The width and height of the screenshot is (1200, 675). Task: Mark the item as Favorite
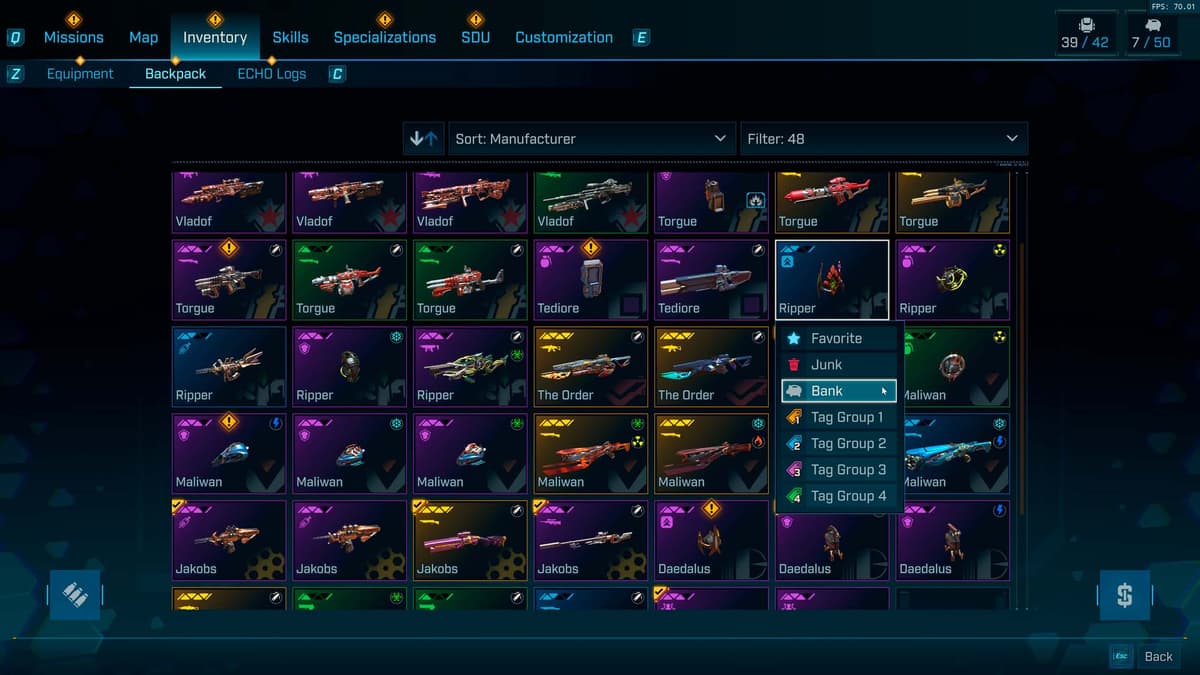pos(838,339)
